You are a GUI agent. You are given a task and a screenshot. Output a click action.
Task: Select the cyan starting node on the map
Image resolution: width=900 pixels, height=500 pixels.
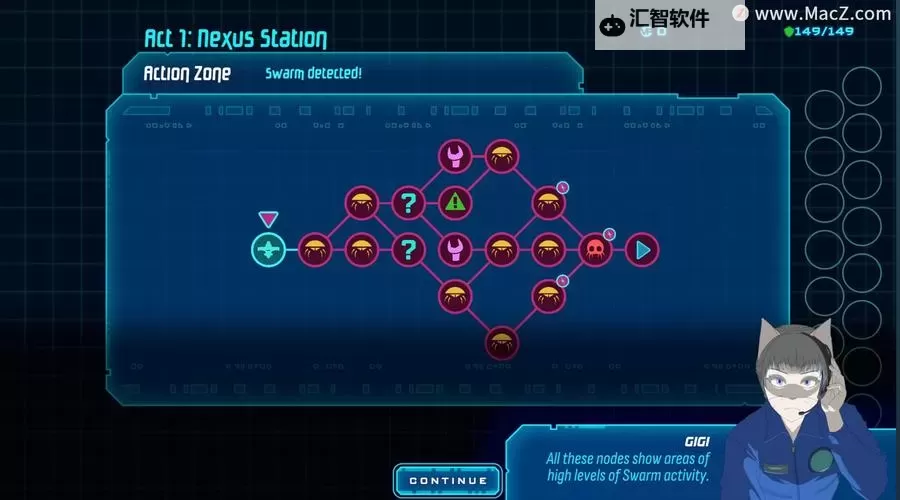click(268, 249)
